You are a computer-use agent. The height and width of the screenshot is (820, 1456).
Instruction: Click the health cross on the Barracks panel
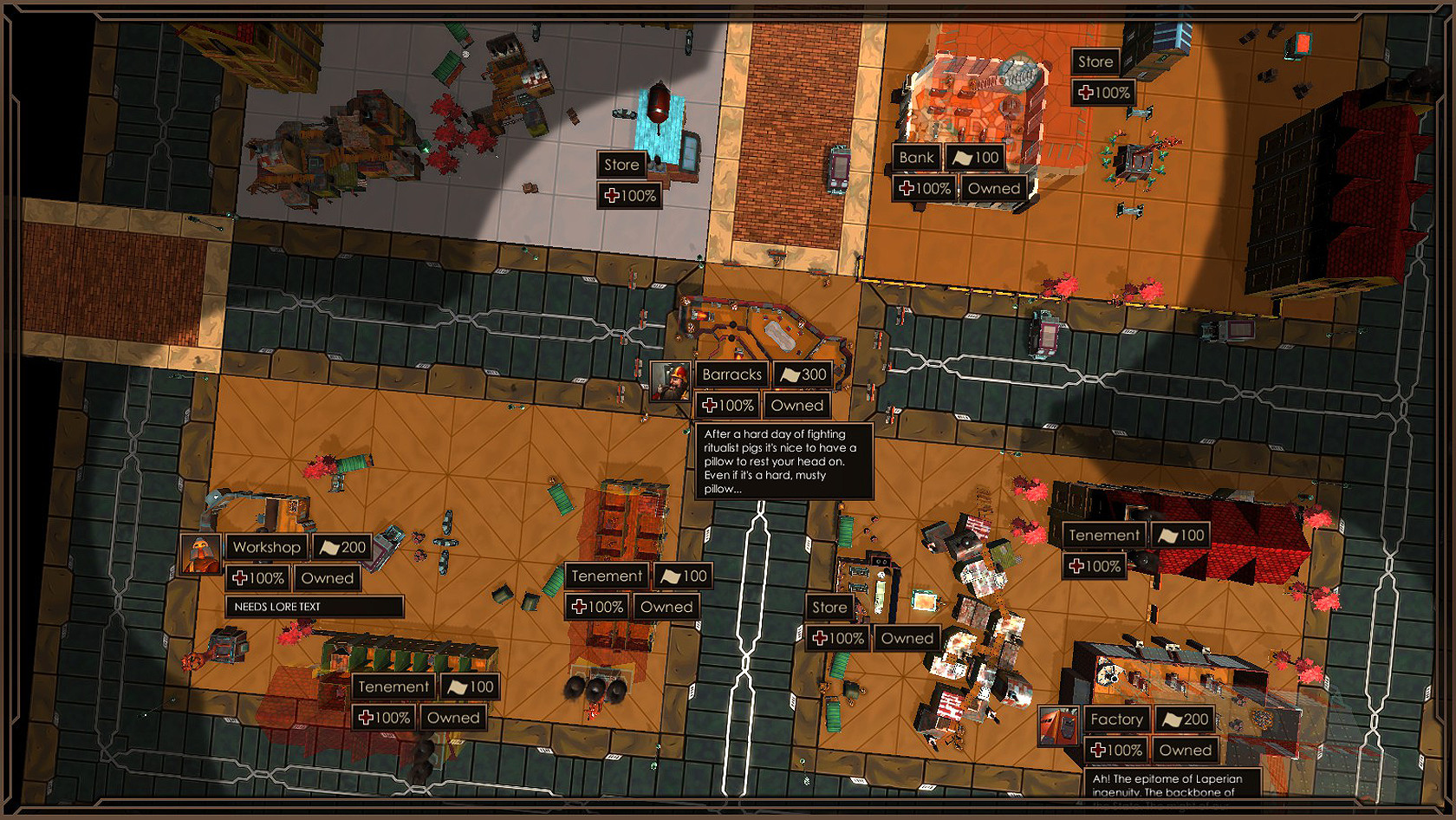point(712,405)
